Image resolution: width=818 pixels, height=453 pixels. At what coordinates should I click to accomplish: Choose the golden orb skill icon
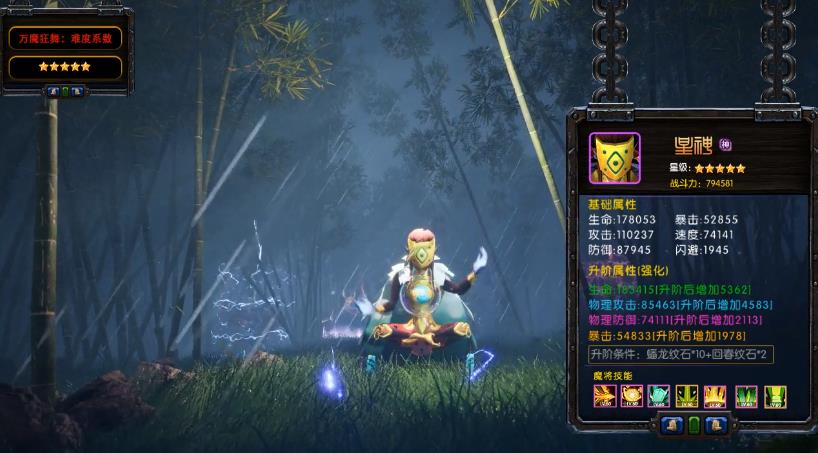pos(631,396)
